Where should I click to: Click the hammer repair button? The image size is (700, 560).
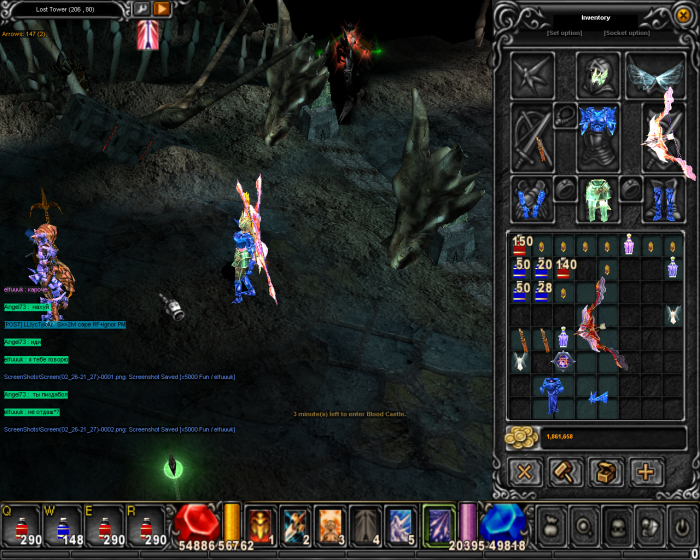[565, 471]
